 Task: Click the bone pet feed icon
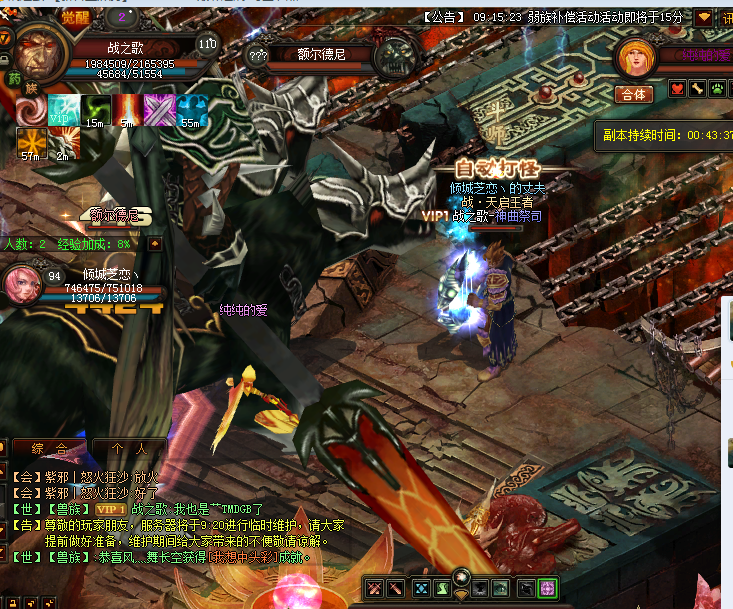(697, 89)
